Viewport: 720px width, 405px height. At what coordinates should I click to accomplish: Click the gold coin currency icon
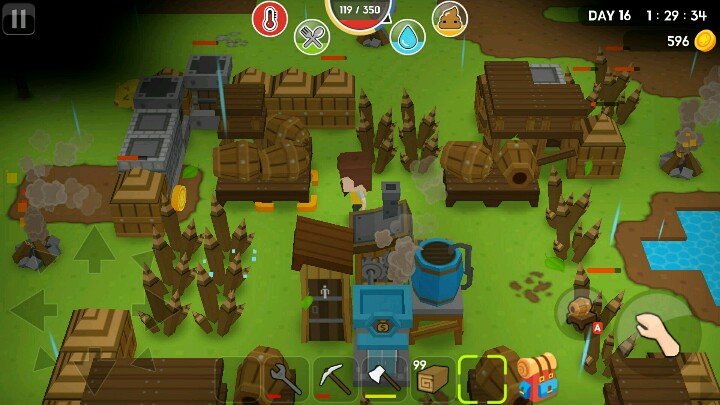pos(705,41)
